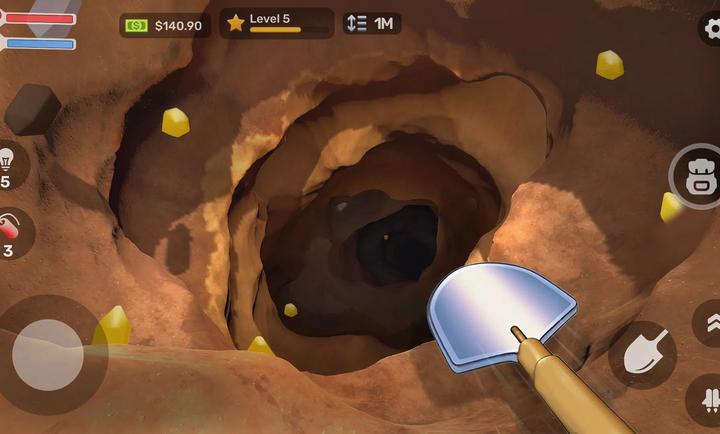
Task: Open the backpack inventory
Action: click(x=696, y=177)
